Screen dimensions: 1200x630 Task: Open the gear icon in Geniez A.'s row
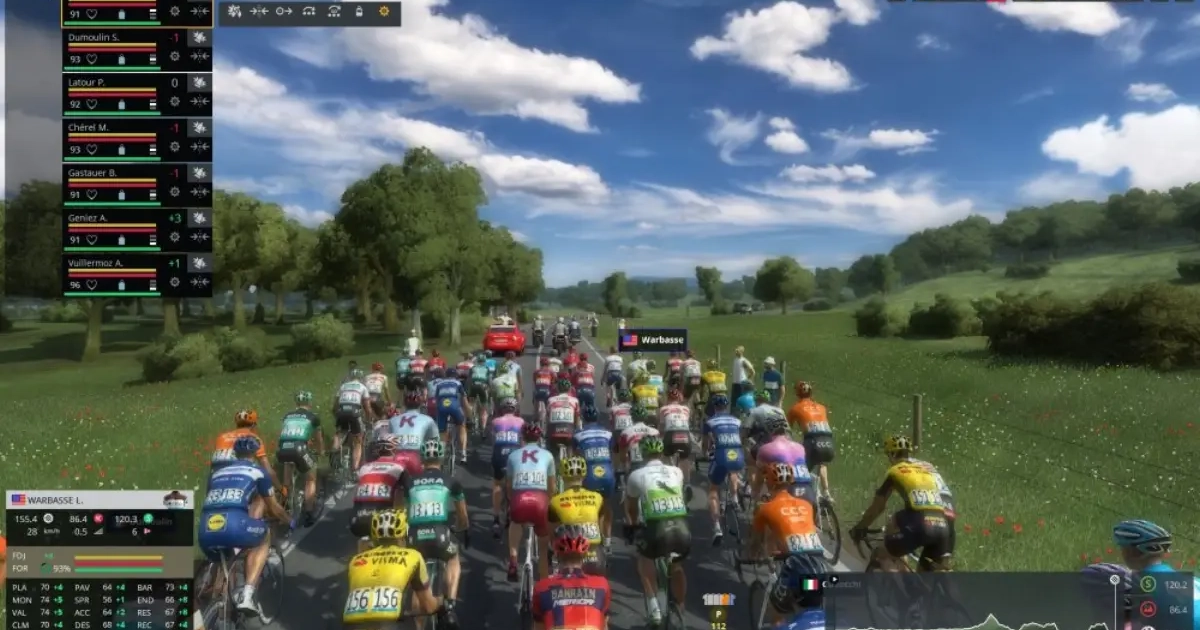coord(175,237)
